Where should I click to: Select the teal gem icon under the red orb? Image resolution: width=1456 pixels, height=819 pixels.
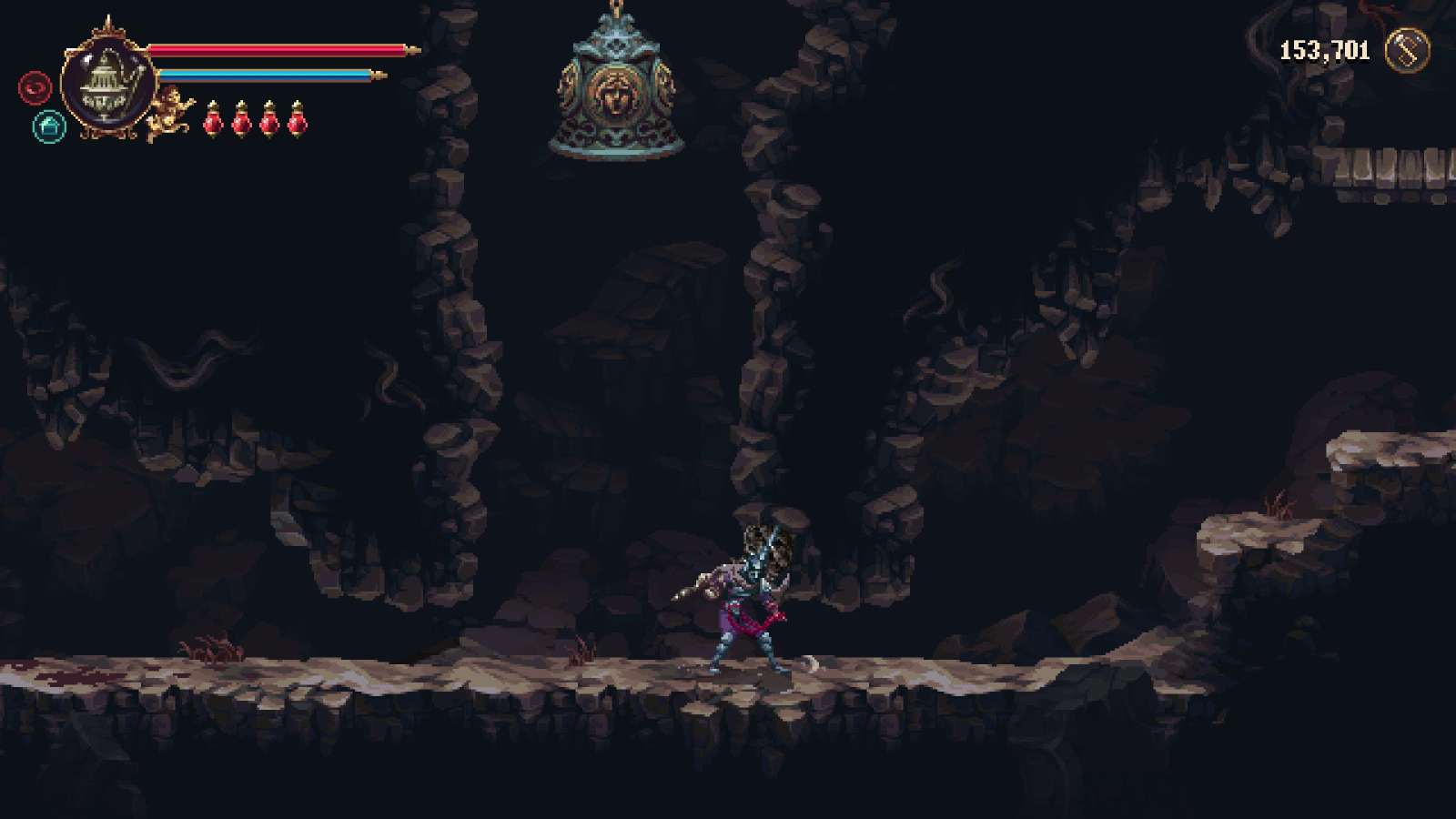click(49, 127)
